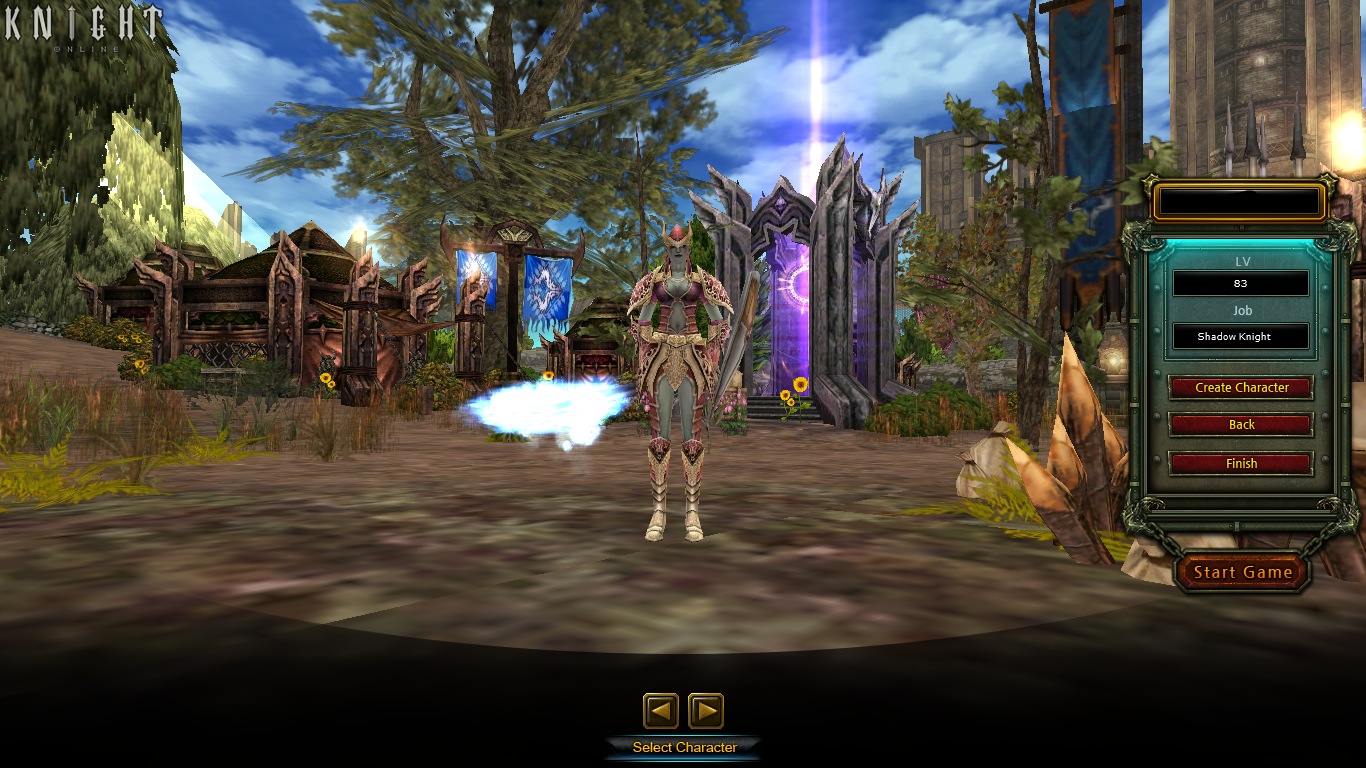Click the Job label in the panel
1366x768 pixels.
coord(1240,311)
